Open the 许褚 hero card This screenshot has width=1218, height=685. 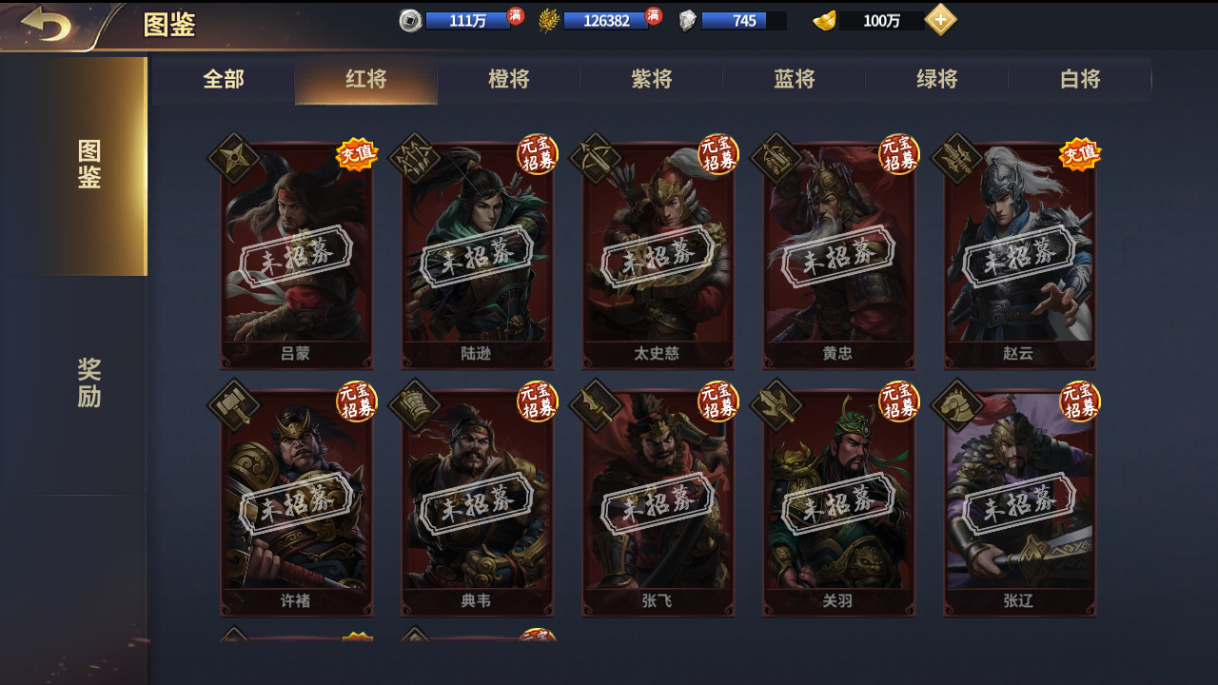coord(296,503)
